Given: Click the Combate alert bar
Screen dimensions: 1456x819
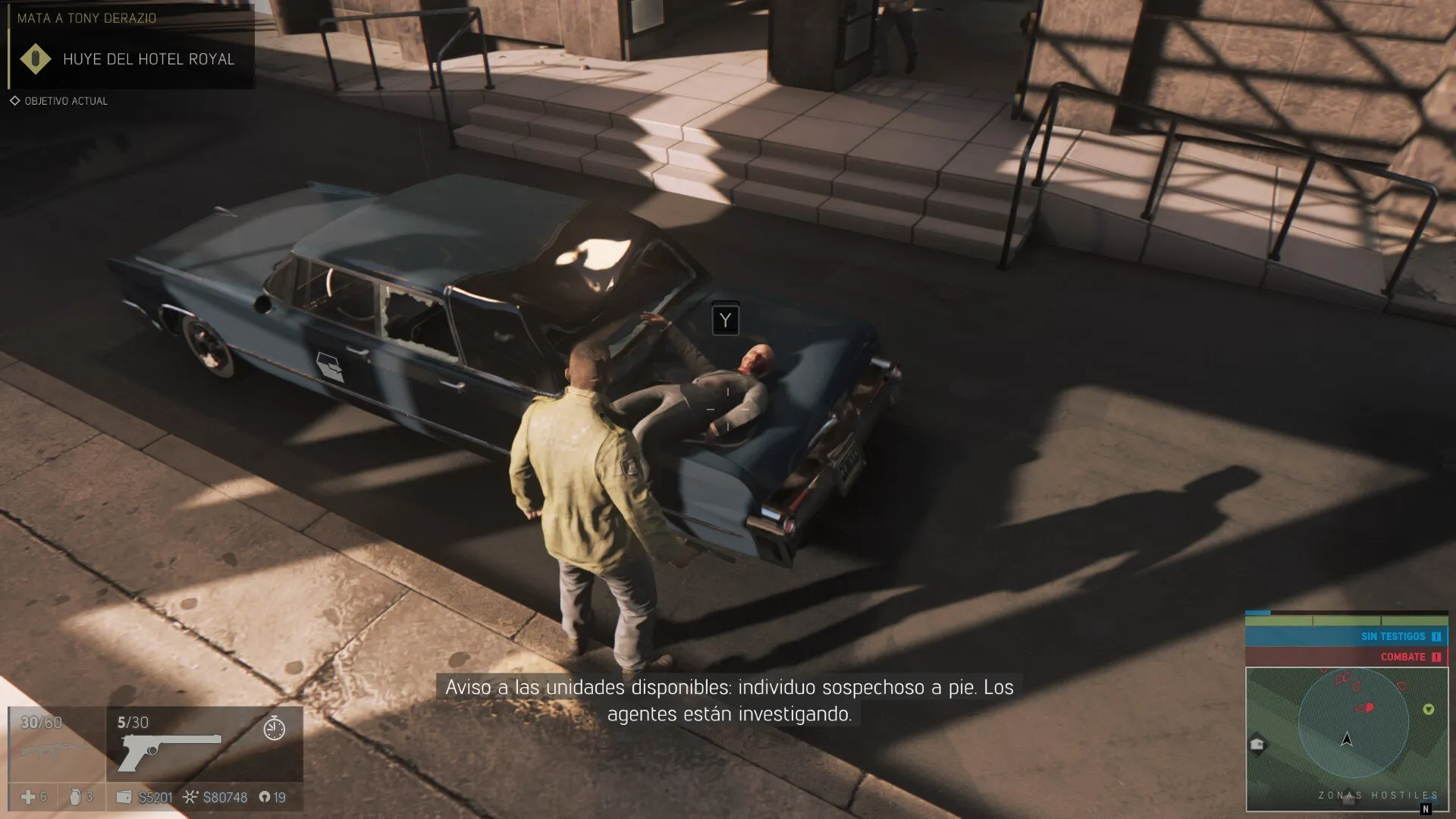Looking at the screenshot, I should point(1346,657).
